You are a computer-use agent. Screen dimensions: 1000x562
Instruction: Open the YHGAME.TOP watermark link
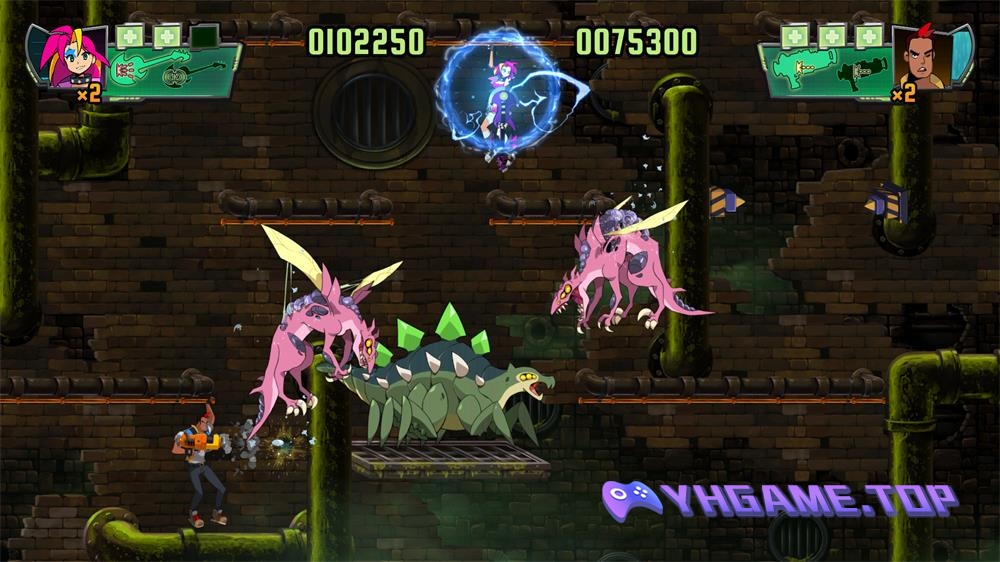click(780, 498)
